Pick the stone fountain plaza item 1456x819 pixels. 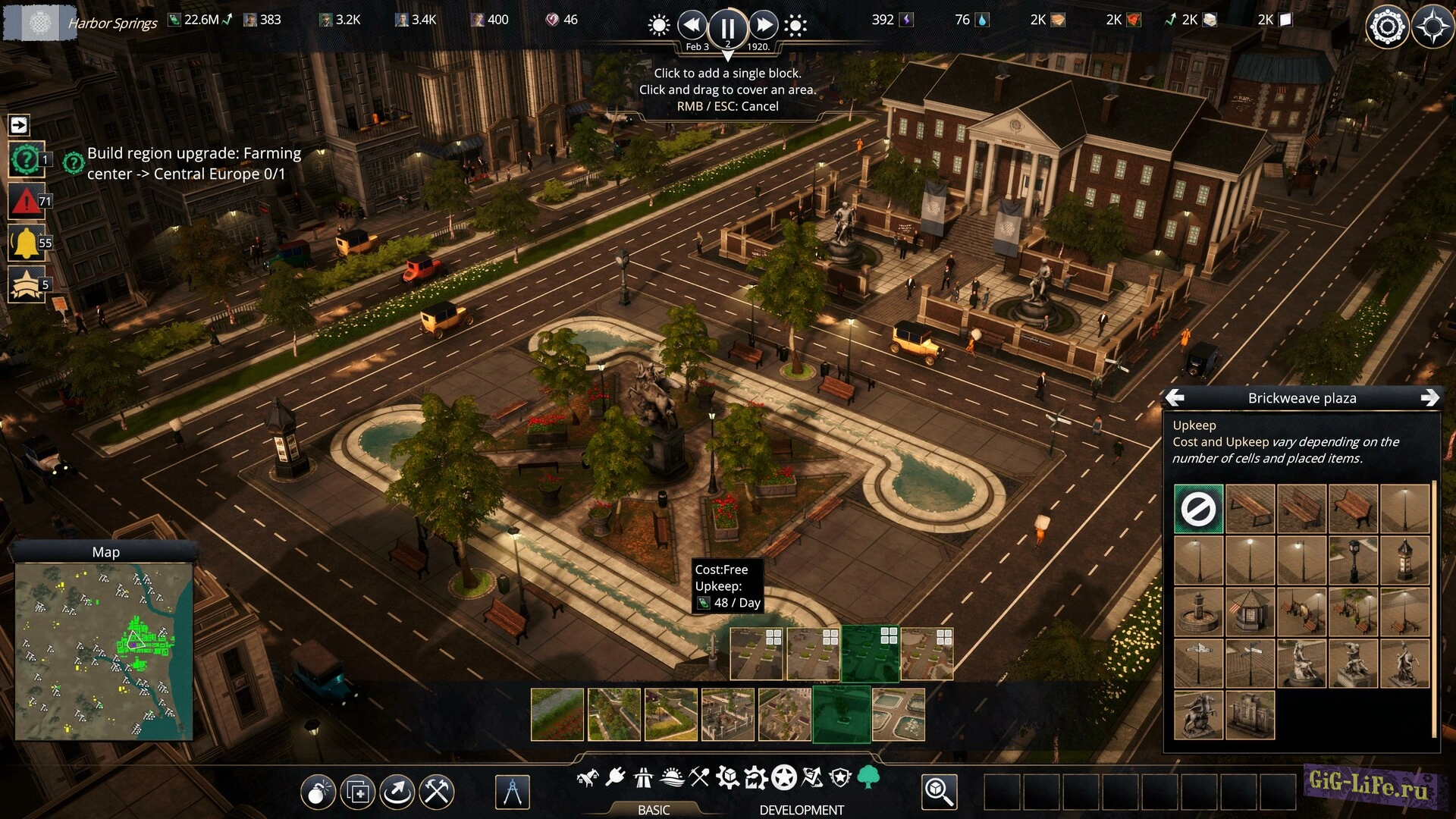(1198, 612)
